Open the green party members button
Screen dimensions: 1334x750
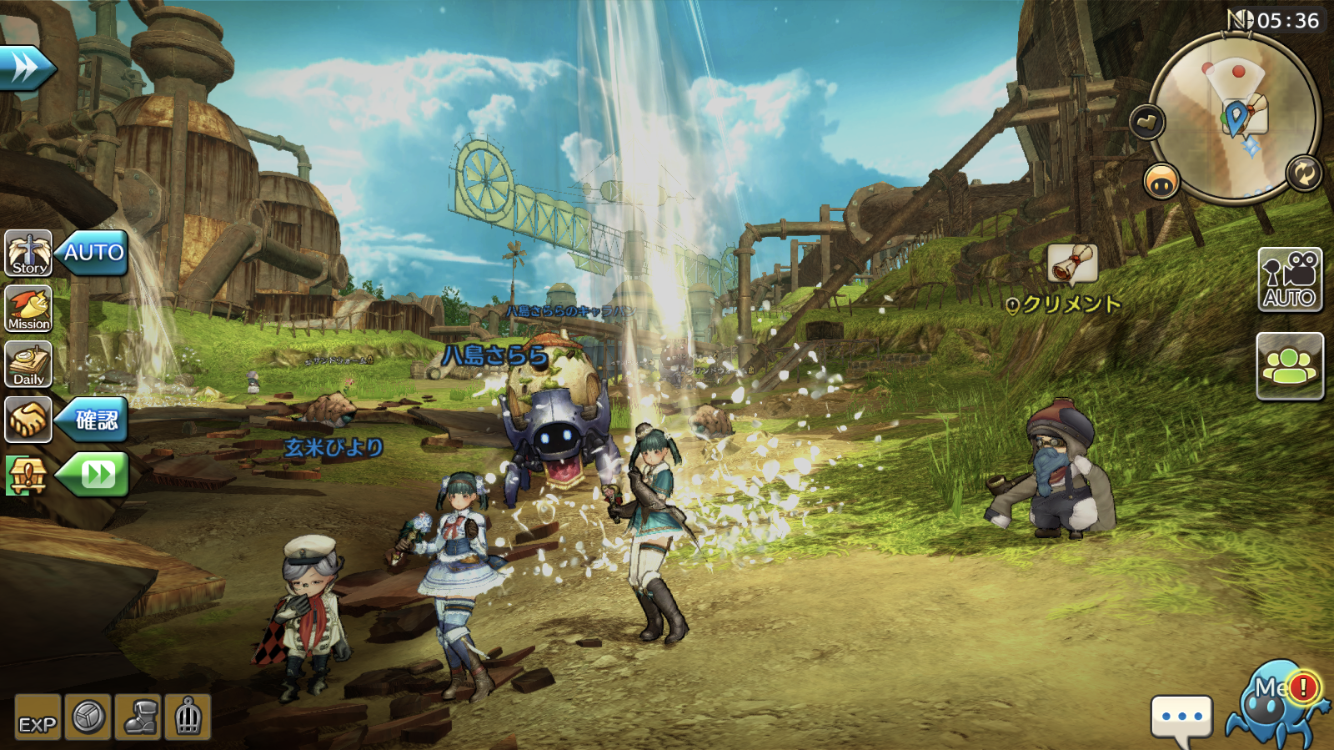[x=1290, y=366]
